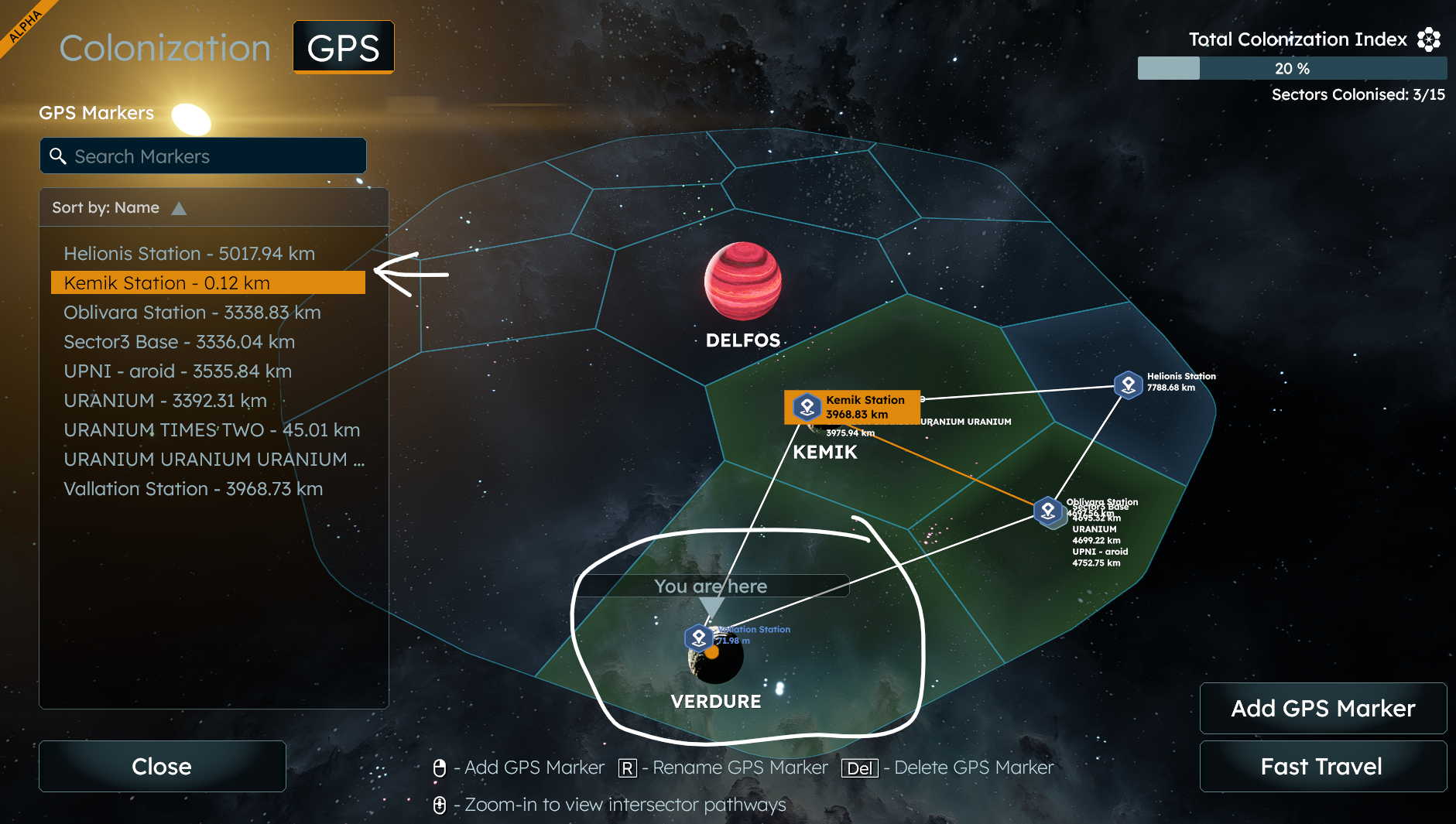Click the Oblivara Station map marker icon

(x=1048, y=511)
